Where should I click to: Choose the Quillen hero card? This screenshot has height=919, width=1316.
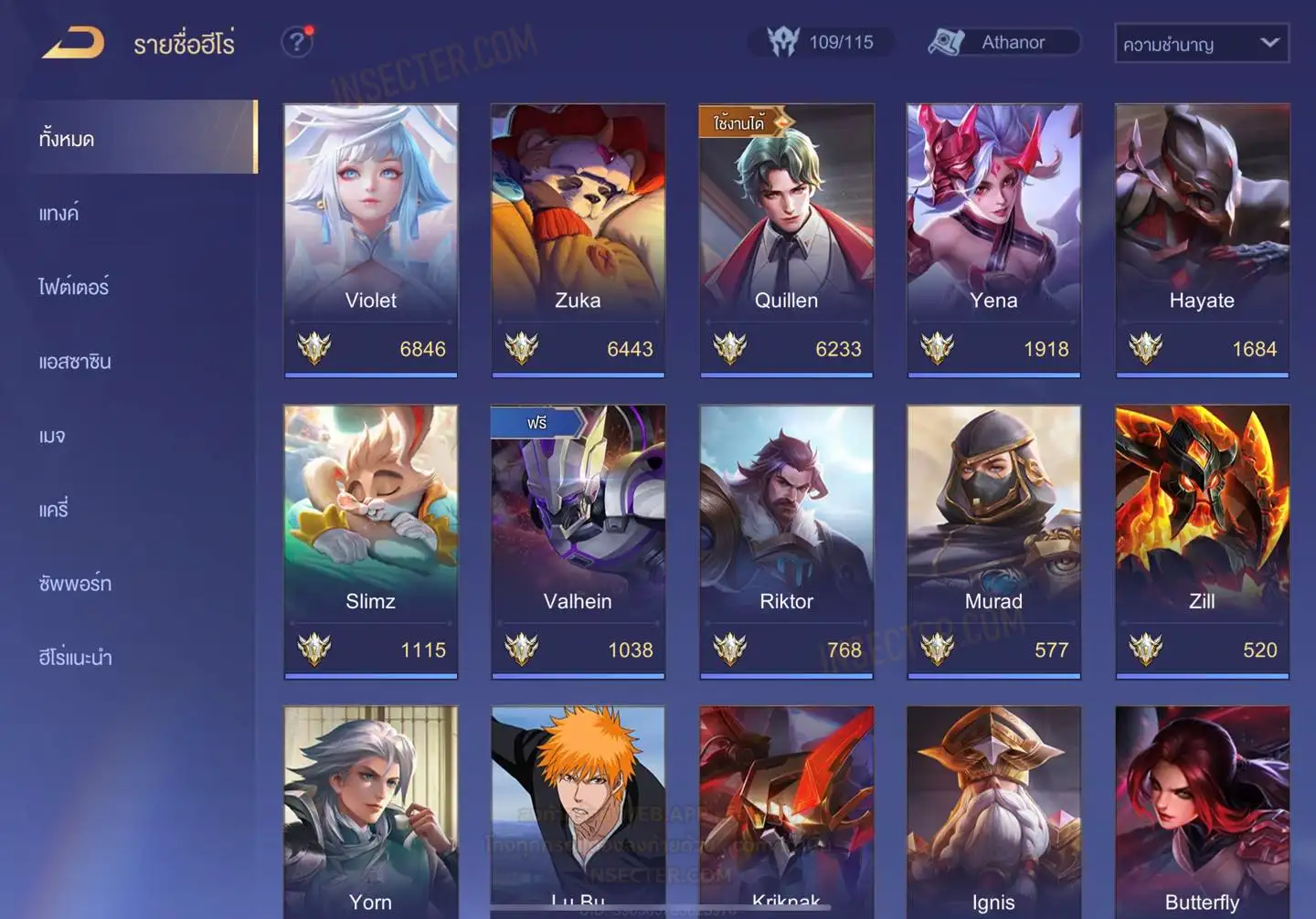786,239
